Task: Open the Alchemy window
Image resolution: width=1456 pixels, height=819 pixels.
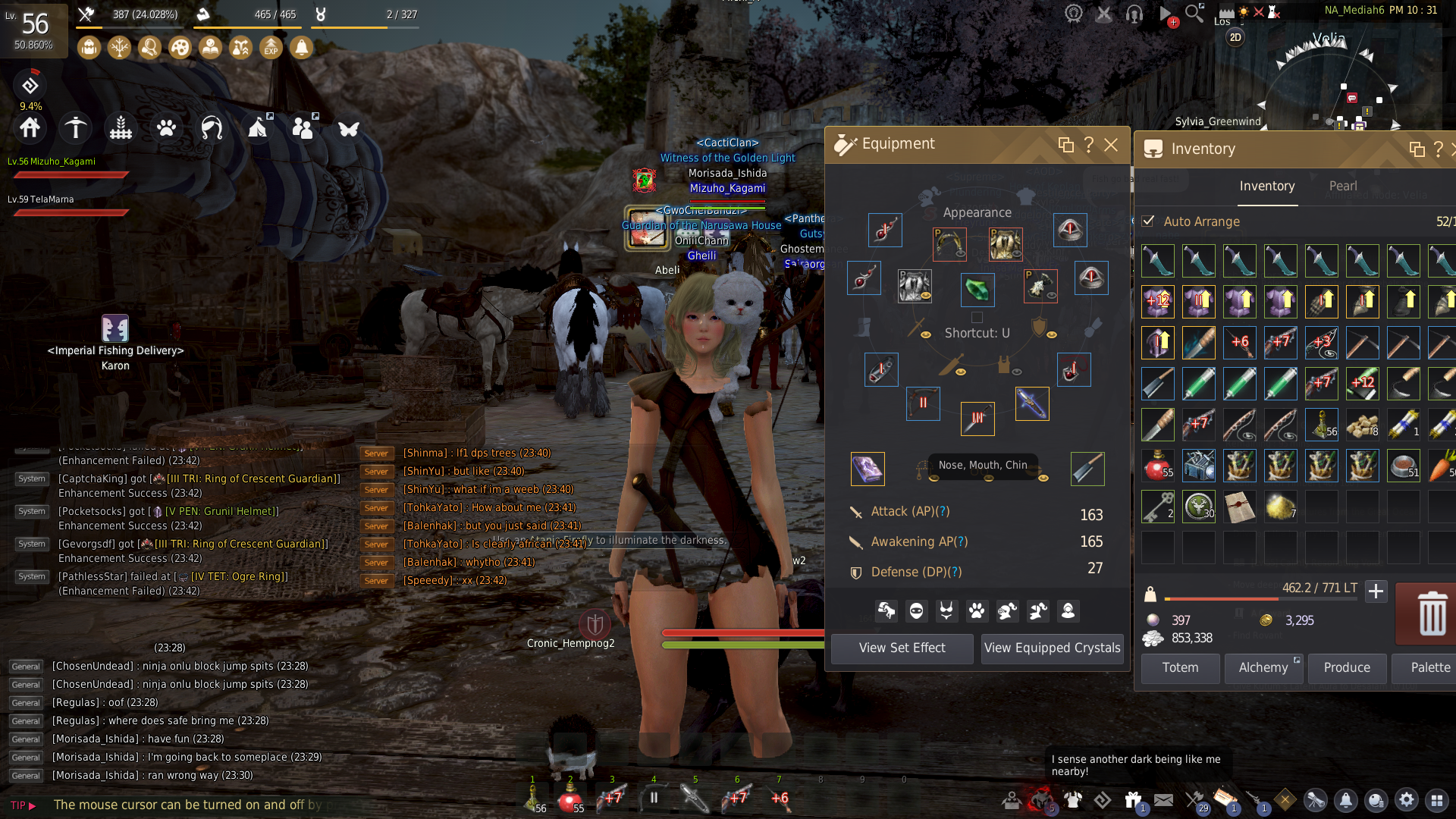Action: (1263, 668)
